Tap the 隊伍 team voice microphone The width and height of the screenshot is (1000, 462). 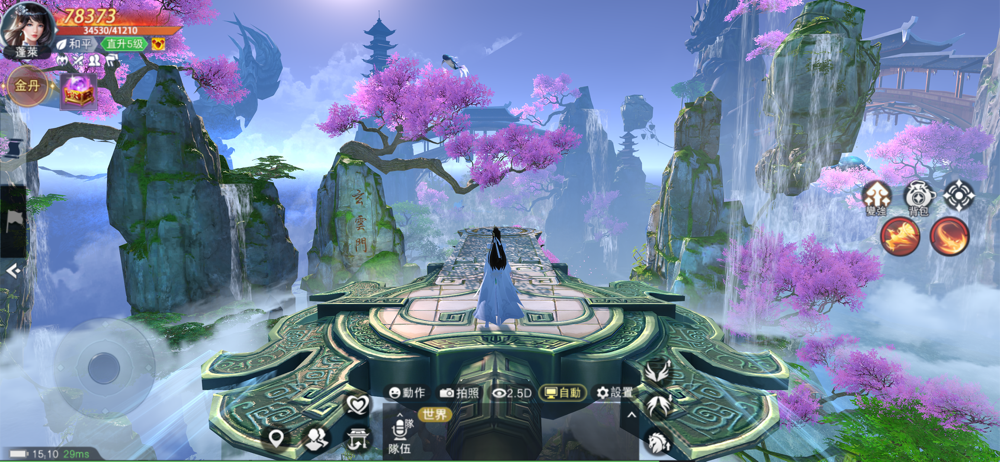click(399, 431)
